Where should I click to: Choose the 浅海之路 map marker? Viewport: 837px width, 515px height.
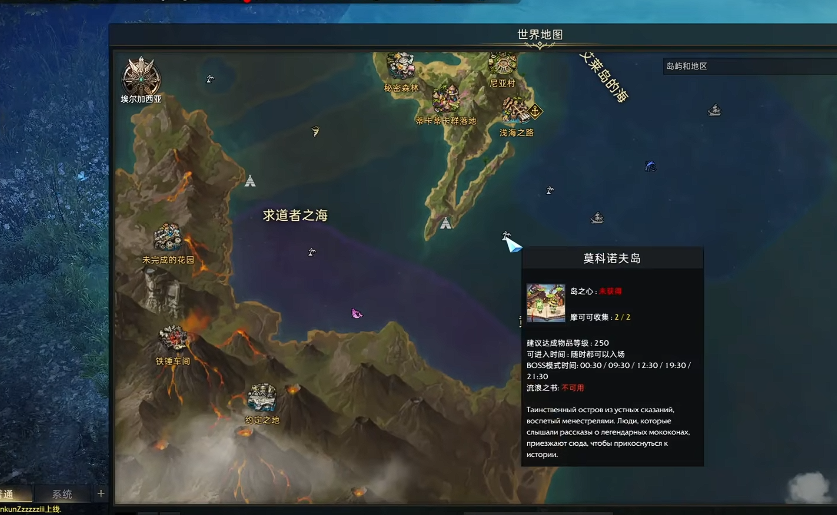(x=515, y=109)
